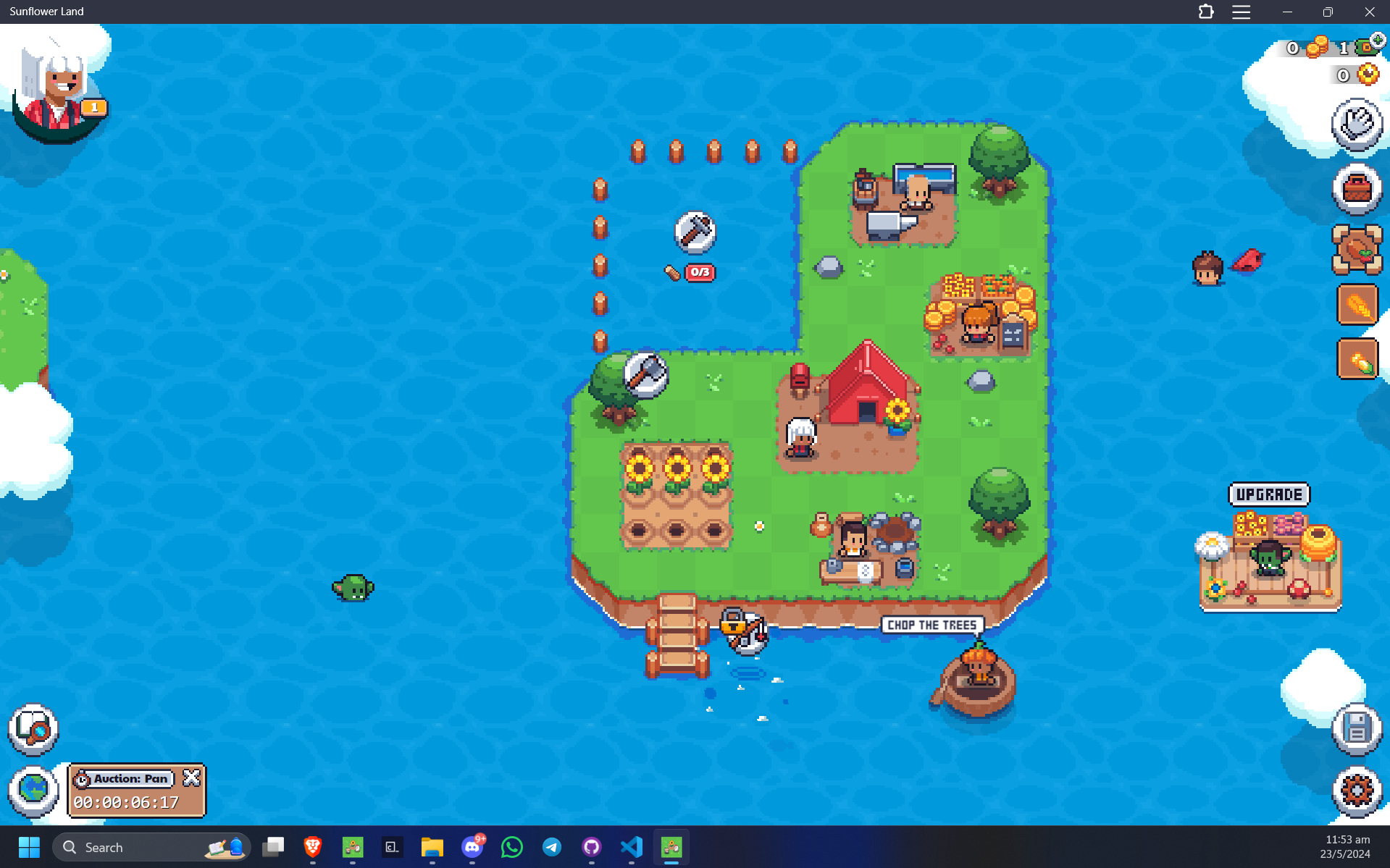Dismiss the Auction: Pan timer with its X

tap(191, 778)
